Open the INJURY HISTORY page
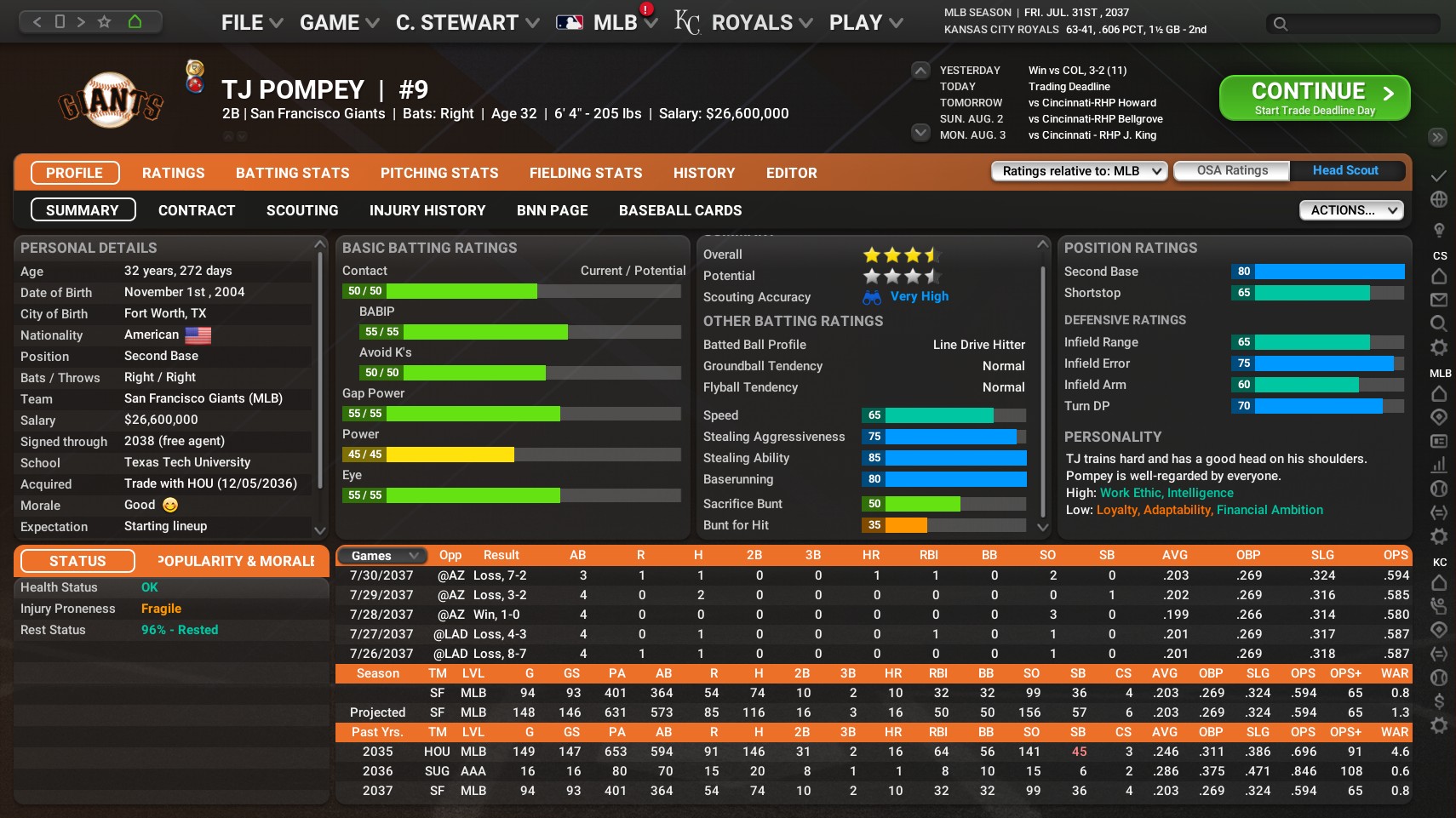Image resolution: width=1456 pixels, height=818 pixels. (x=427, y=210)
